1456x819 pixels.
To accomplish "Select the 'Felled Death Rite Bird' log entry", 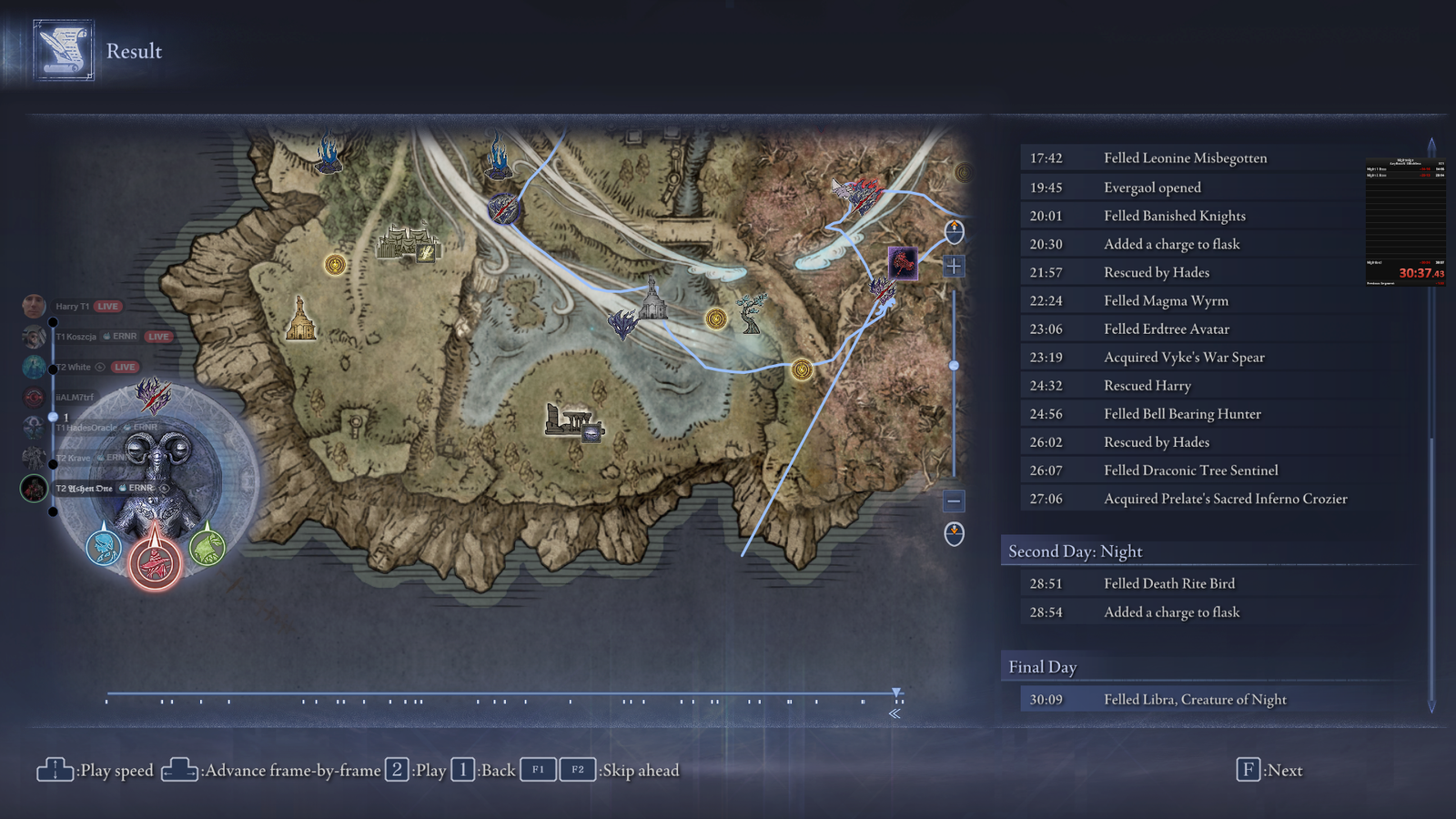I will [1169, 583].
